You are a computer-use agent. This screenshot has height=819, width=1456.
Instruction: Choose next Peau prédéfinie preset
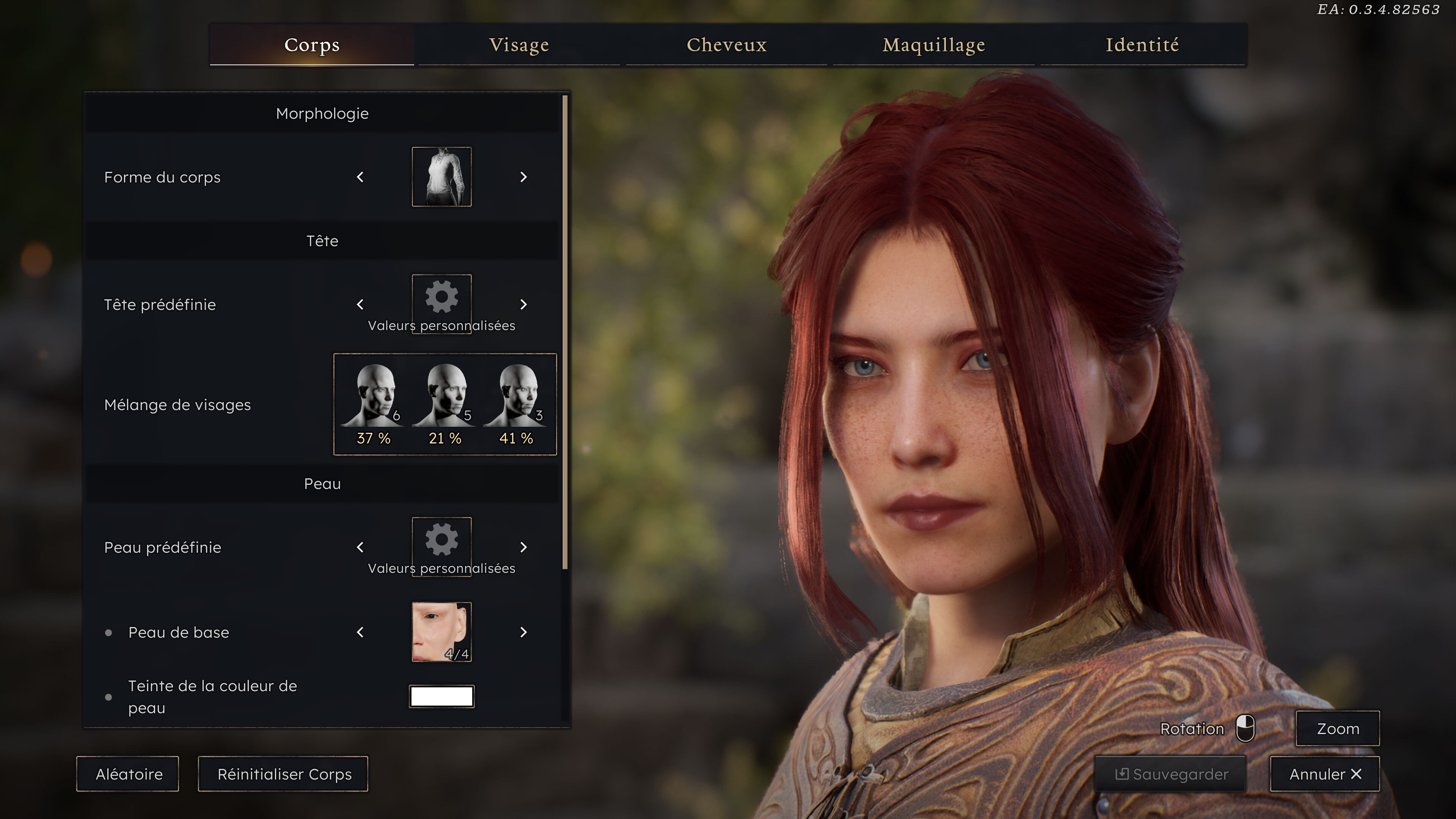tap(523, 547)
